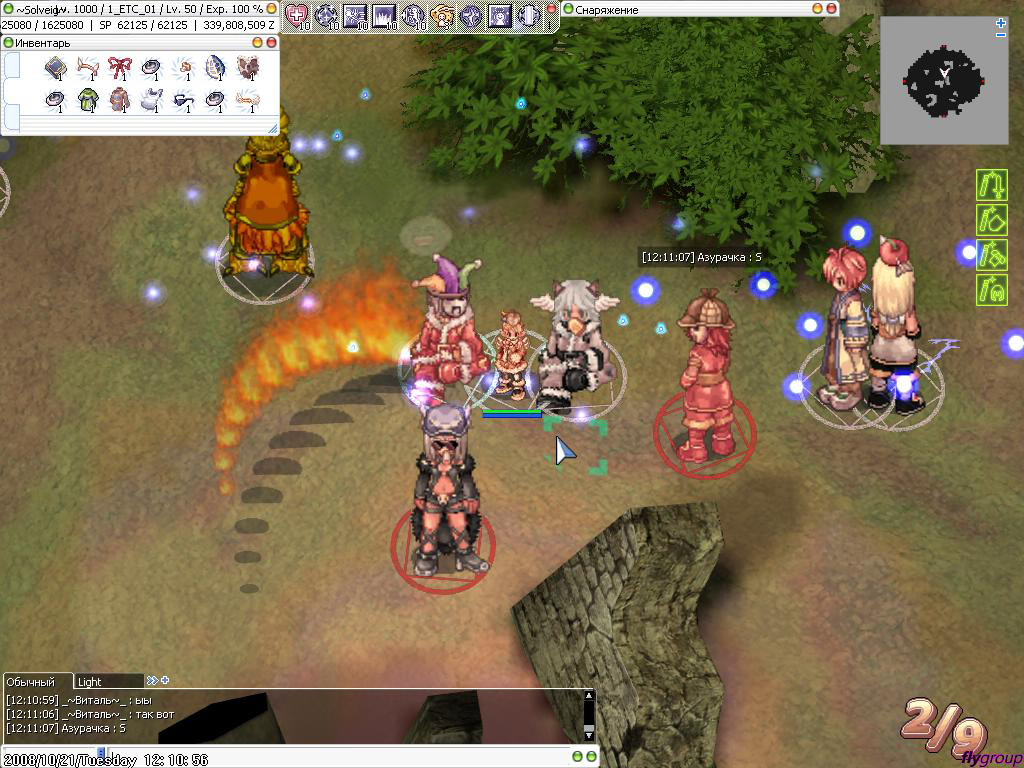The width and height of the screenshot is (1024, 768).
Task: Select the white dress item in inventory
Action: (x=151, y=100)
